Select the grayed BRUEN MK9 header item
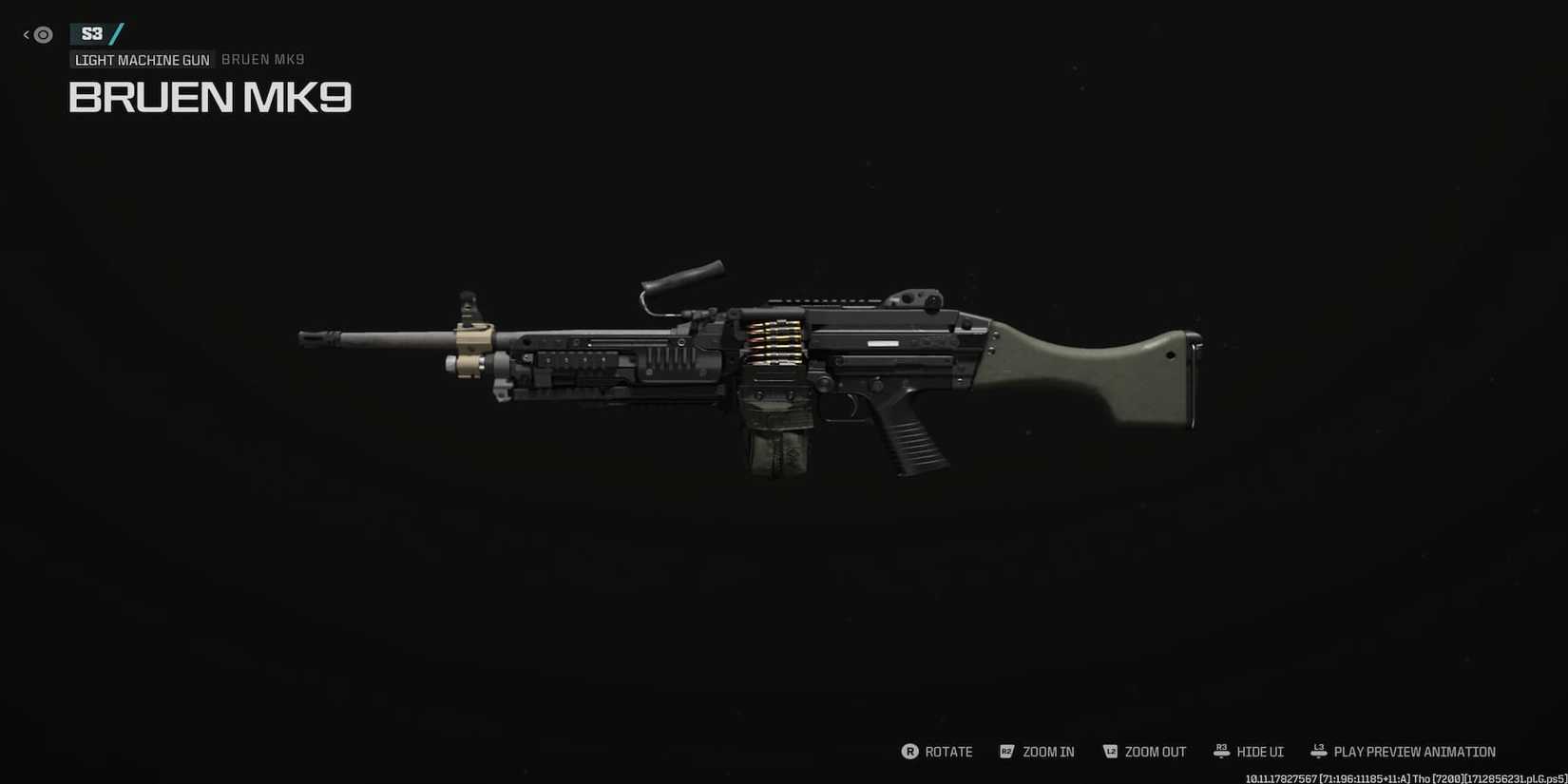 [x=262, y=59]
